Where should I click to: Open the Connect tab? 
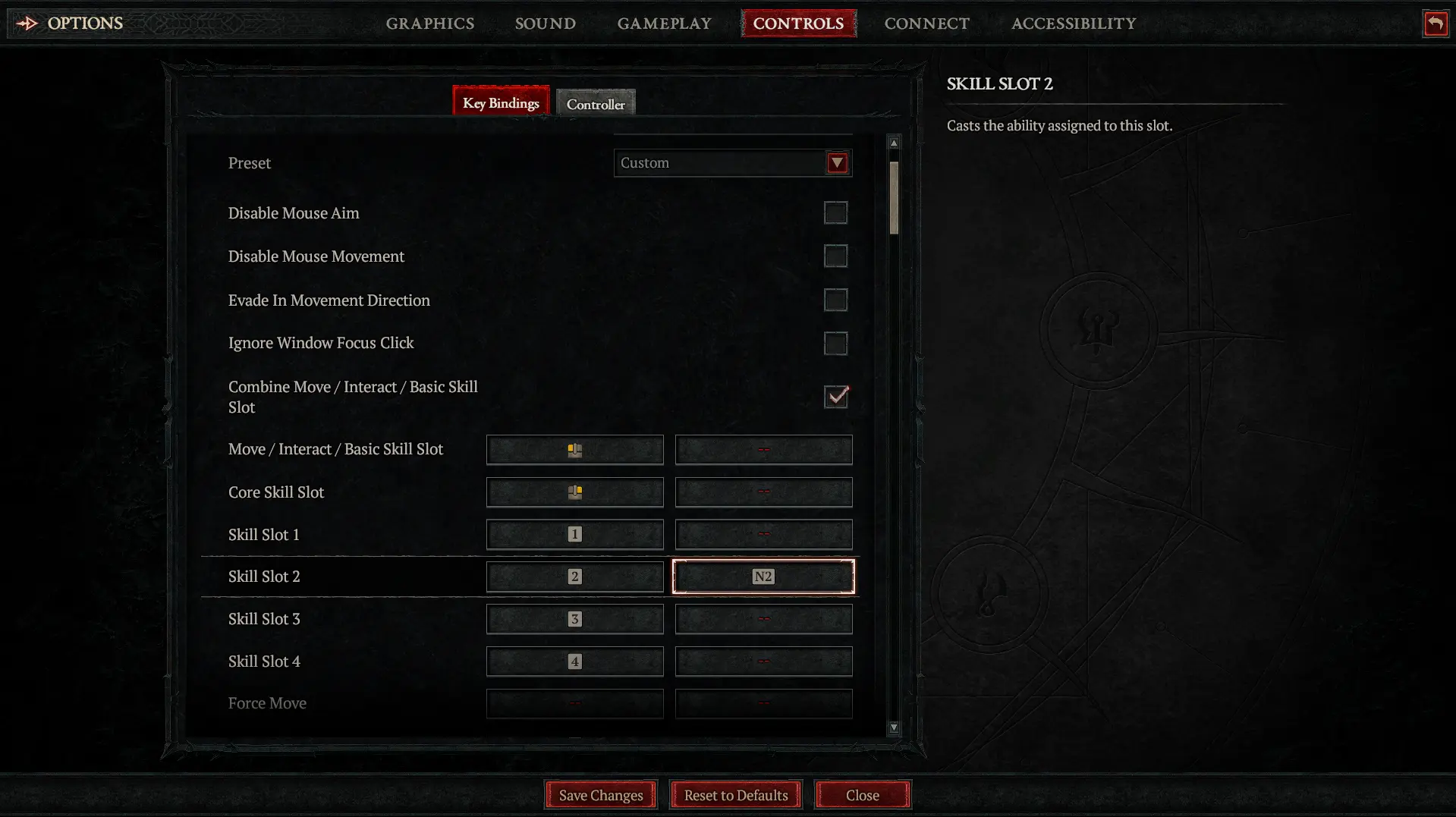click(926, 24)
